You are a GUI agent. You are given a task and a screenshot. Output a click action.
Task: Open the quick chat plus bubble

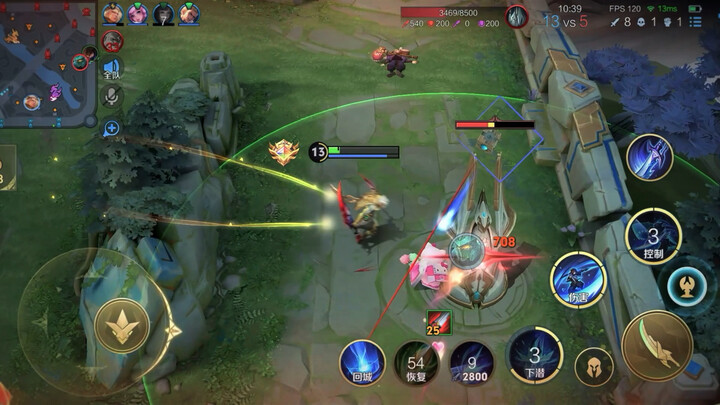click(112, 128)
